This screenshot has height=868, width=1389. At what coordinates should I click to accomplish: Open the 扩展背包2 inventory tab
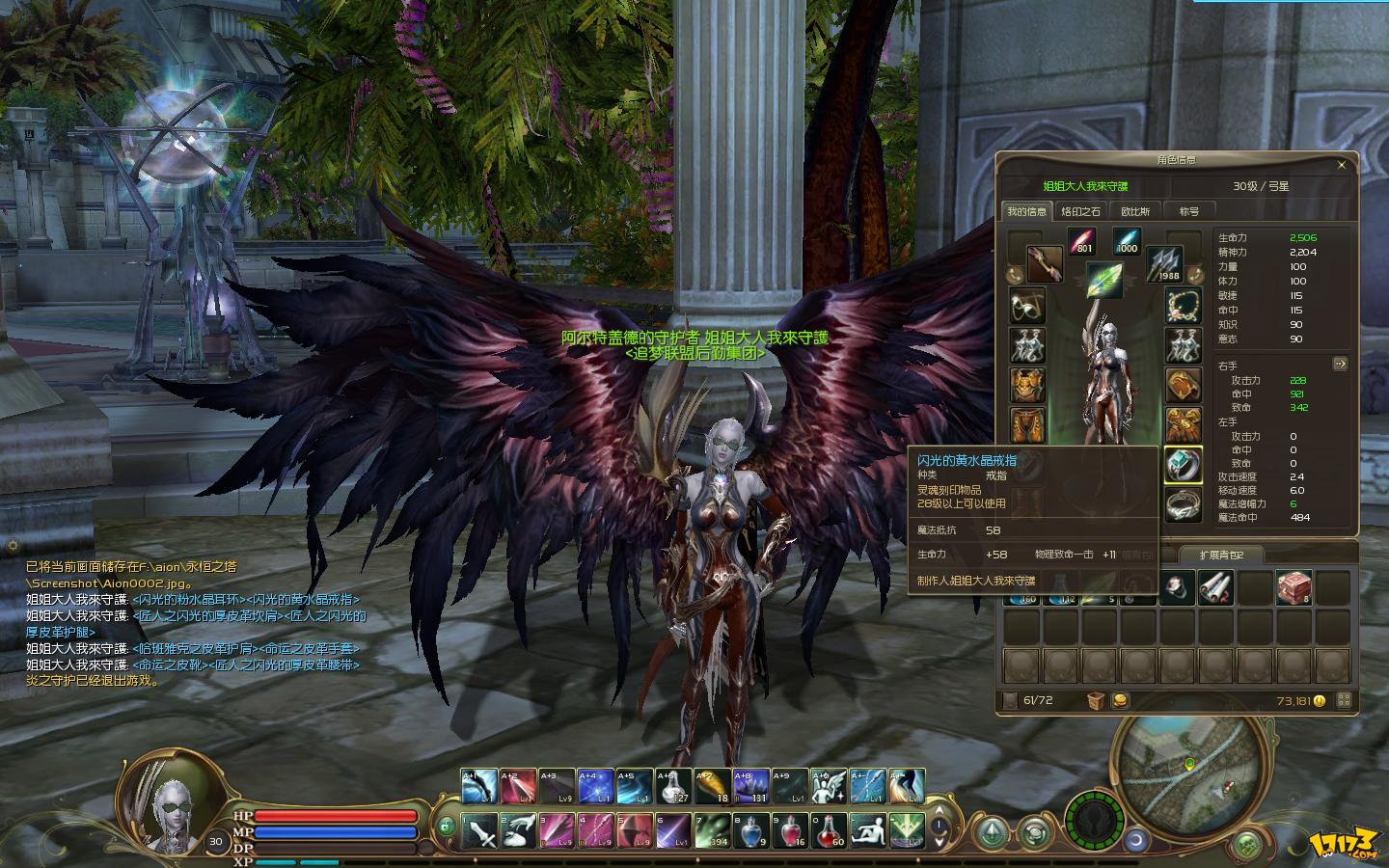point(1221,555)
